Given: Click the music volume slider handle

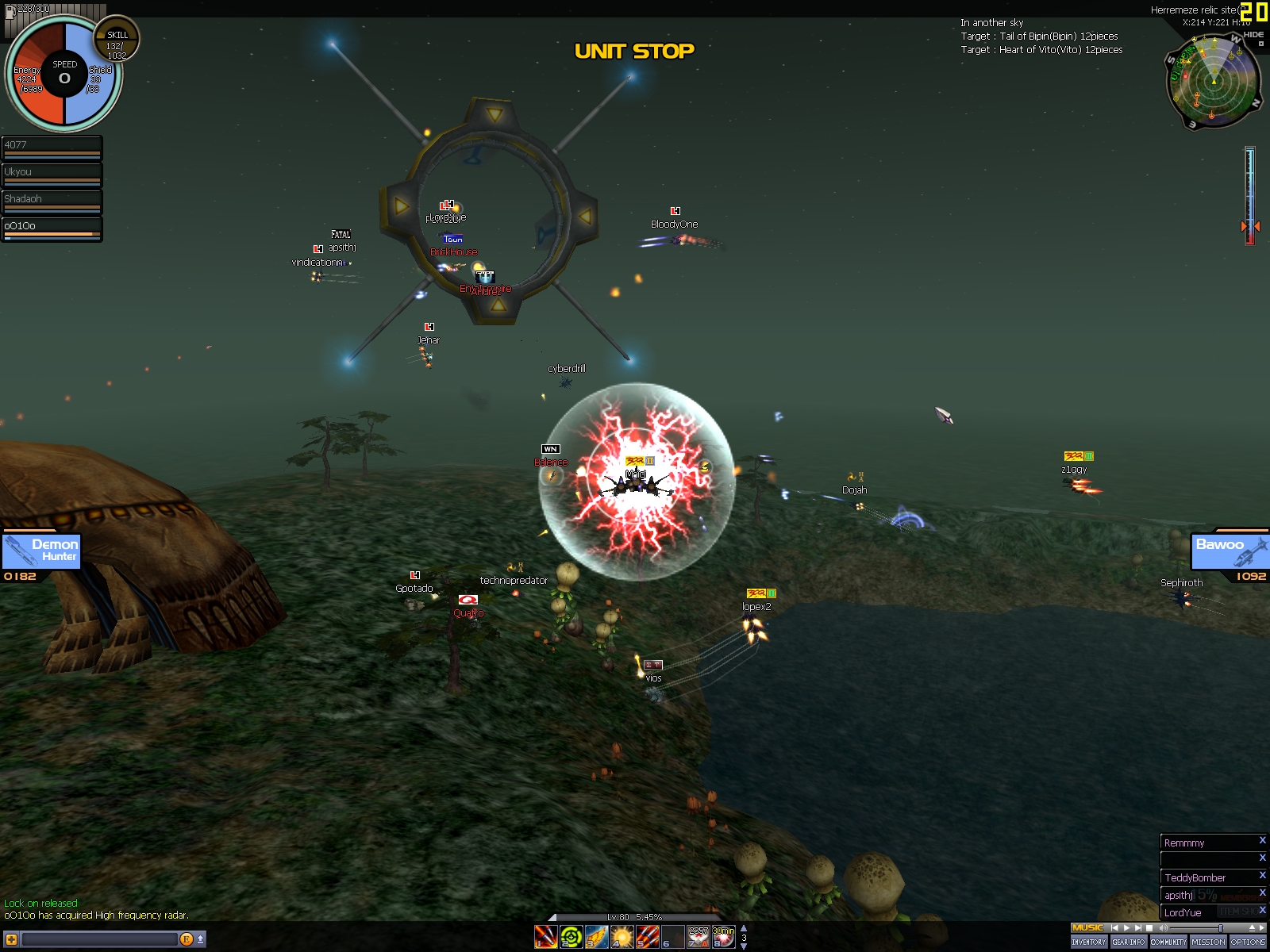Looking at the screenshot, I should 1221,927.
